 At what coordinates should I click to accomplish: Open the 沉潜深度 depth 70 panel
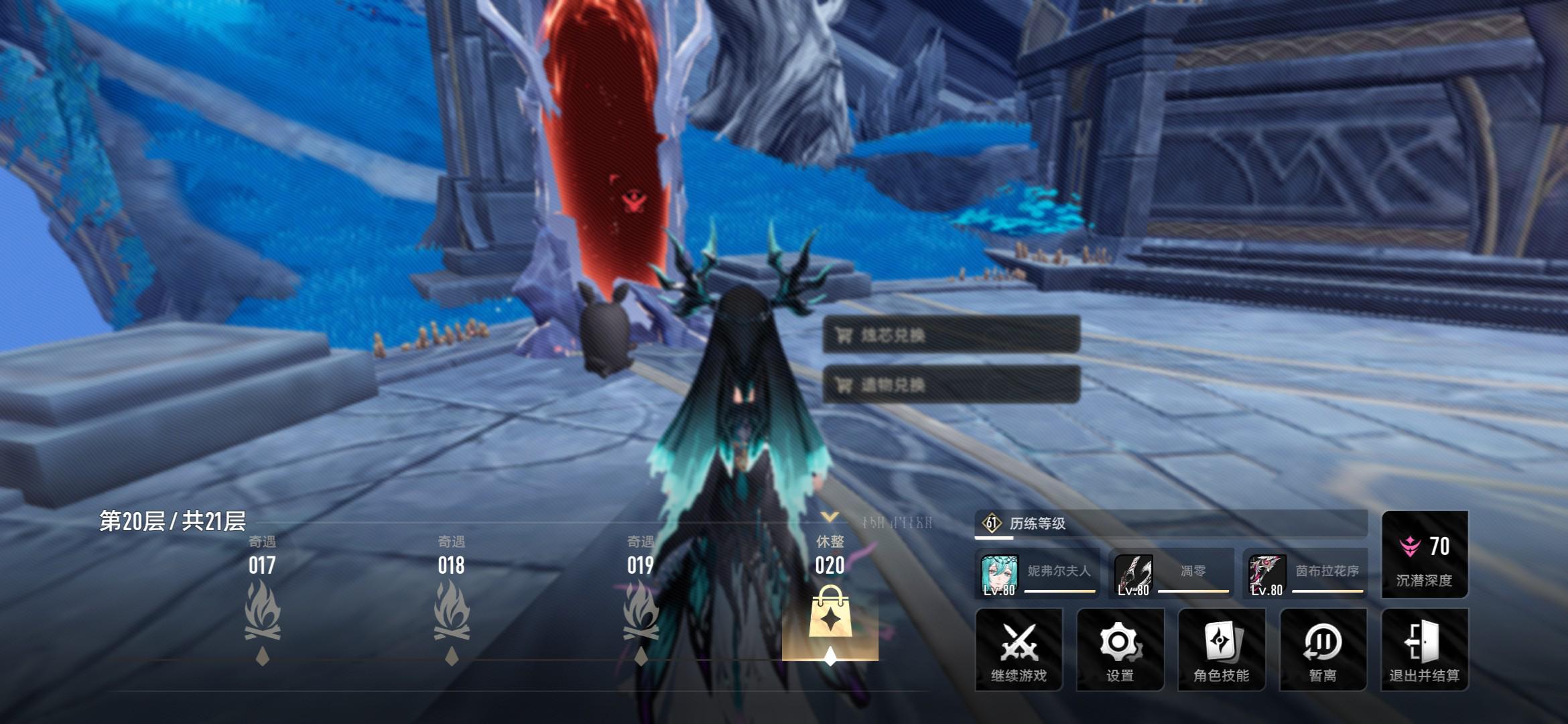1425,555
